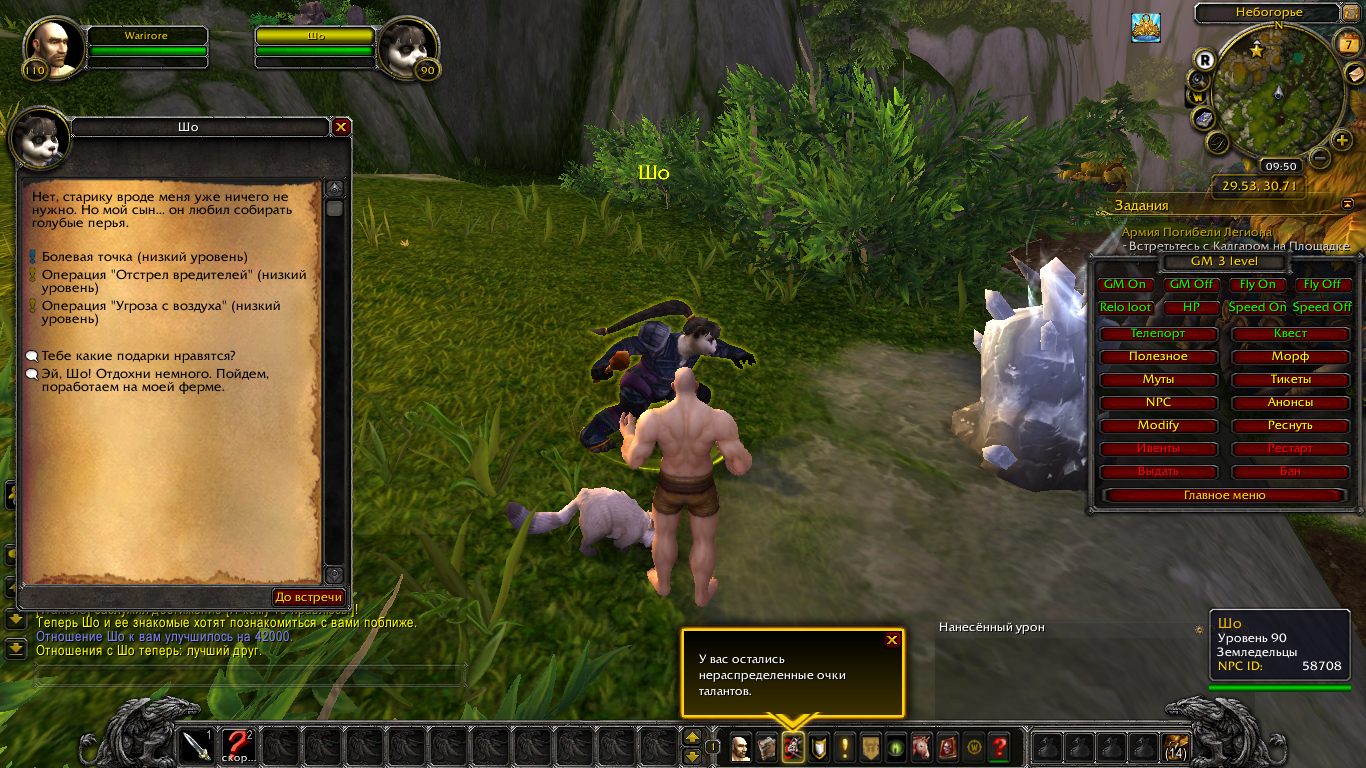This screenshot has height=768, width=1366.
Task: Click the Тикеты button
Action: 1290,379
